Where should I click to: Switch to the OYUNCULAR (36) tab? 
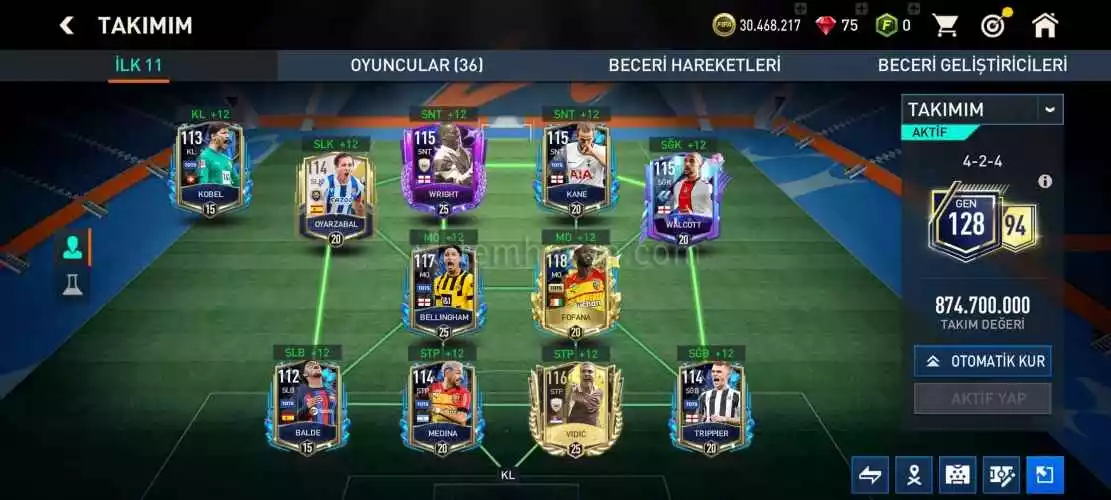(416, 65)
